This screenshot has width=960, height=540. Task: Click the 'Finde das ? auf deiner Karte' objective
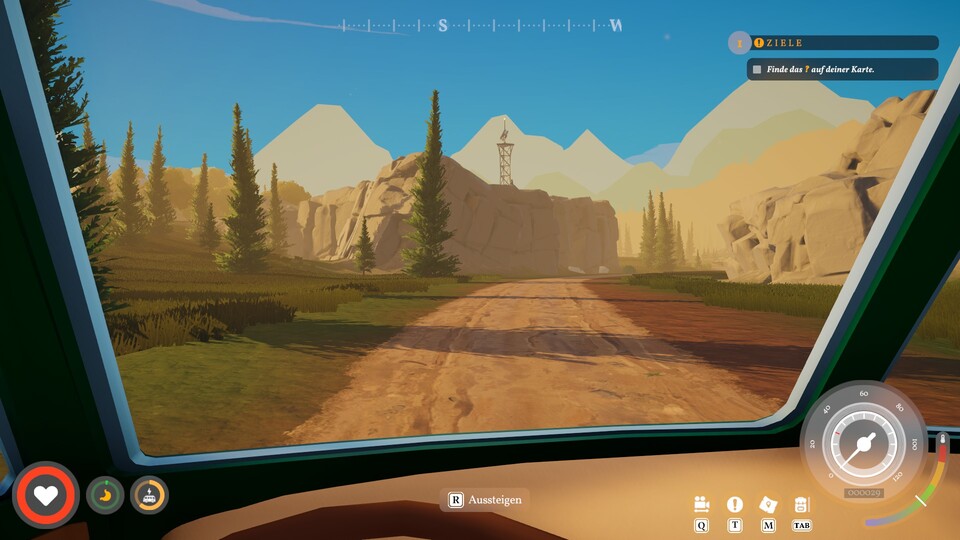842,69
